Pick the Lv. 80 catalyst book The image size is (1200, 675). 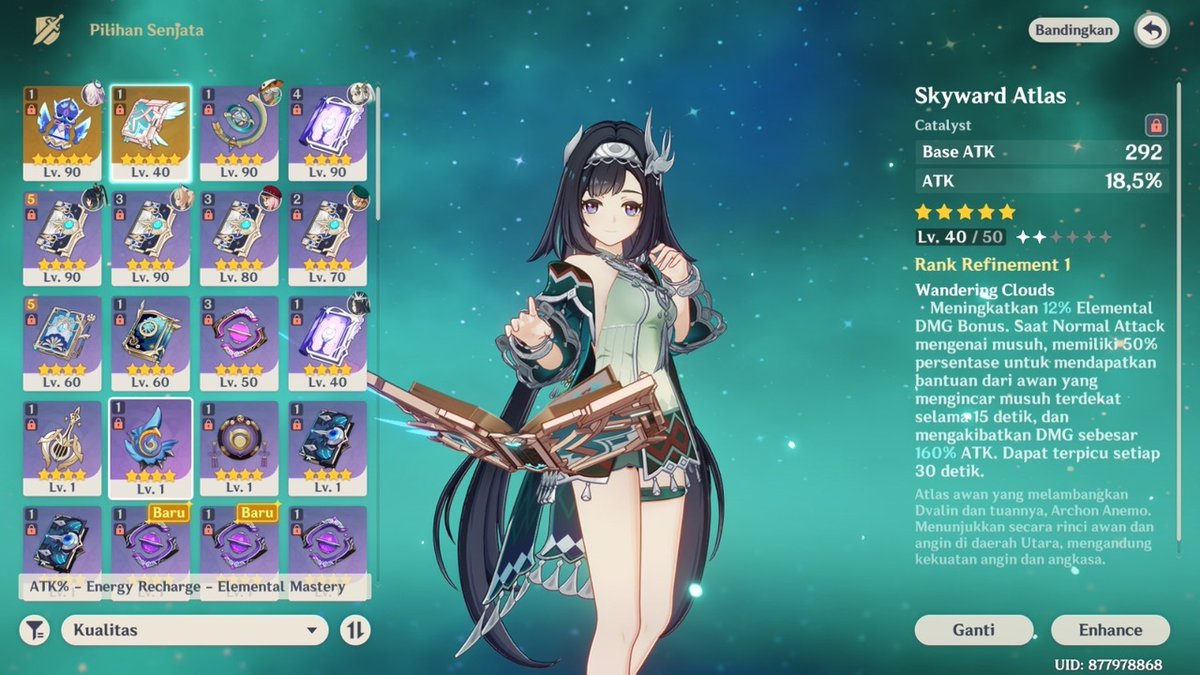[x=238, y=236]
